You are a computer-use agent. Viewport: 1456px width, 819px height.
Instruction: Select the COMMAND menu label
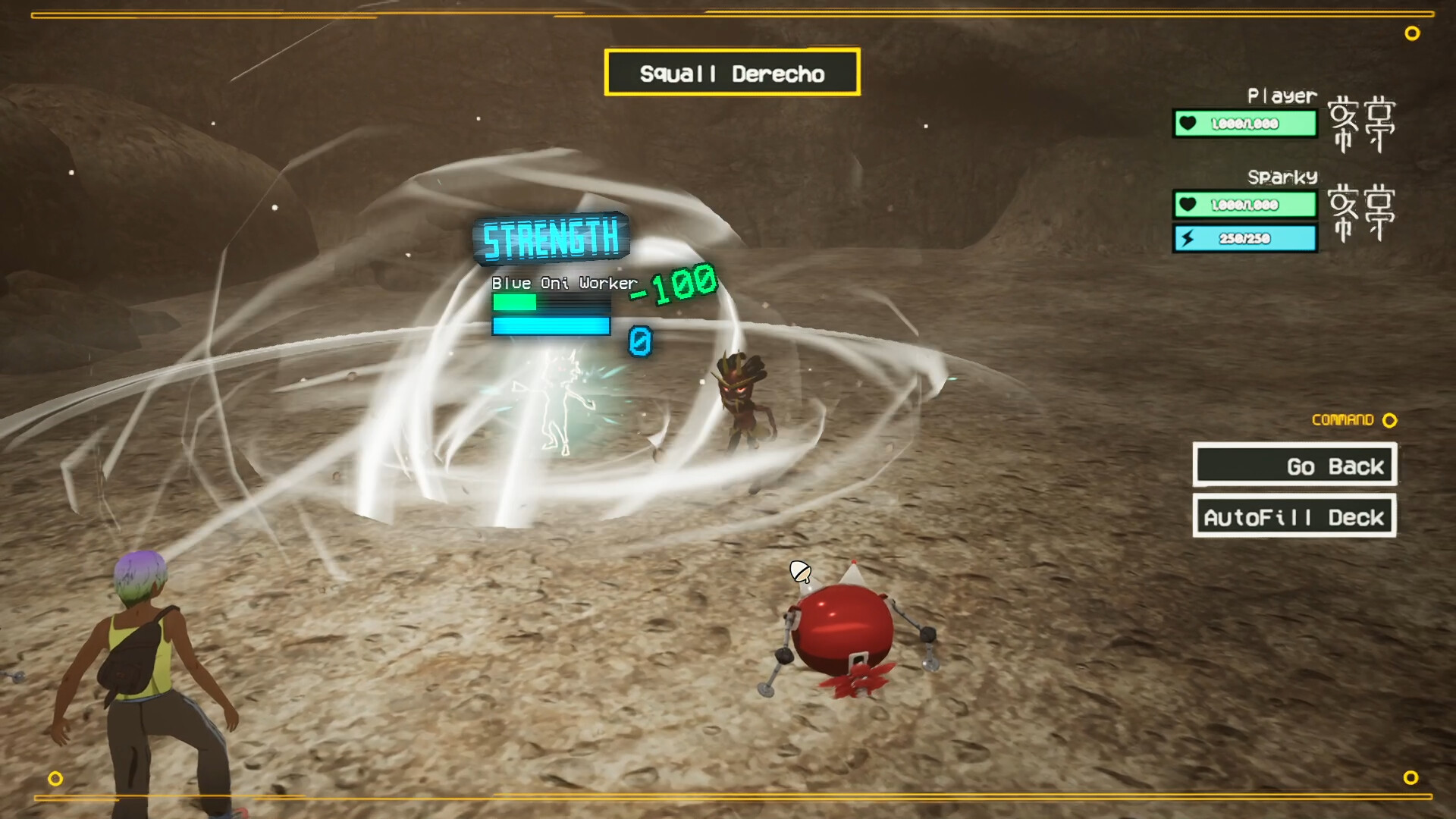(x=1342, y=419)
